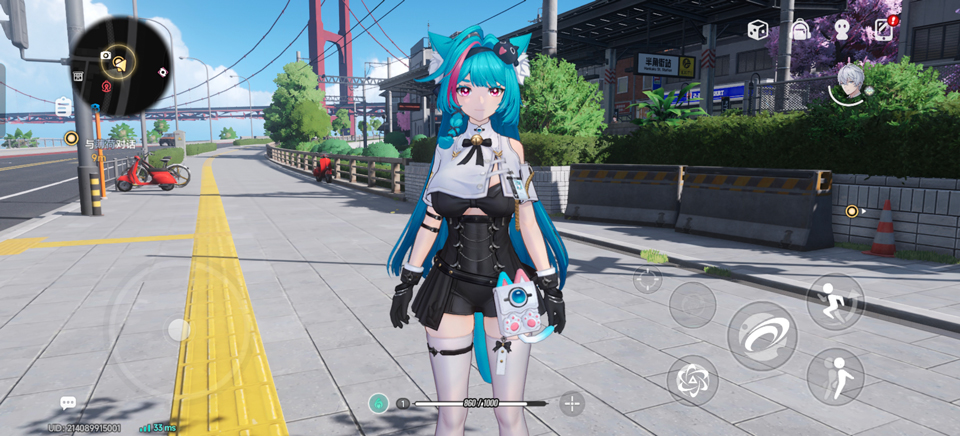The width and height of the screenshot is (960, 436).
Task: Open the phone with red notification
Action: [884, 29]
